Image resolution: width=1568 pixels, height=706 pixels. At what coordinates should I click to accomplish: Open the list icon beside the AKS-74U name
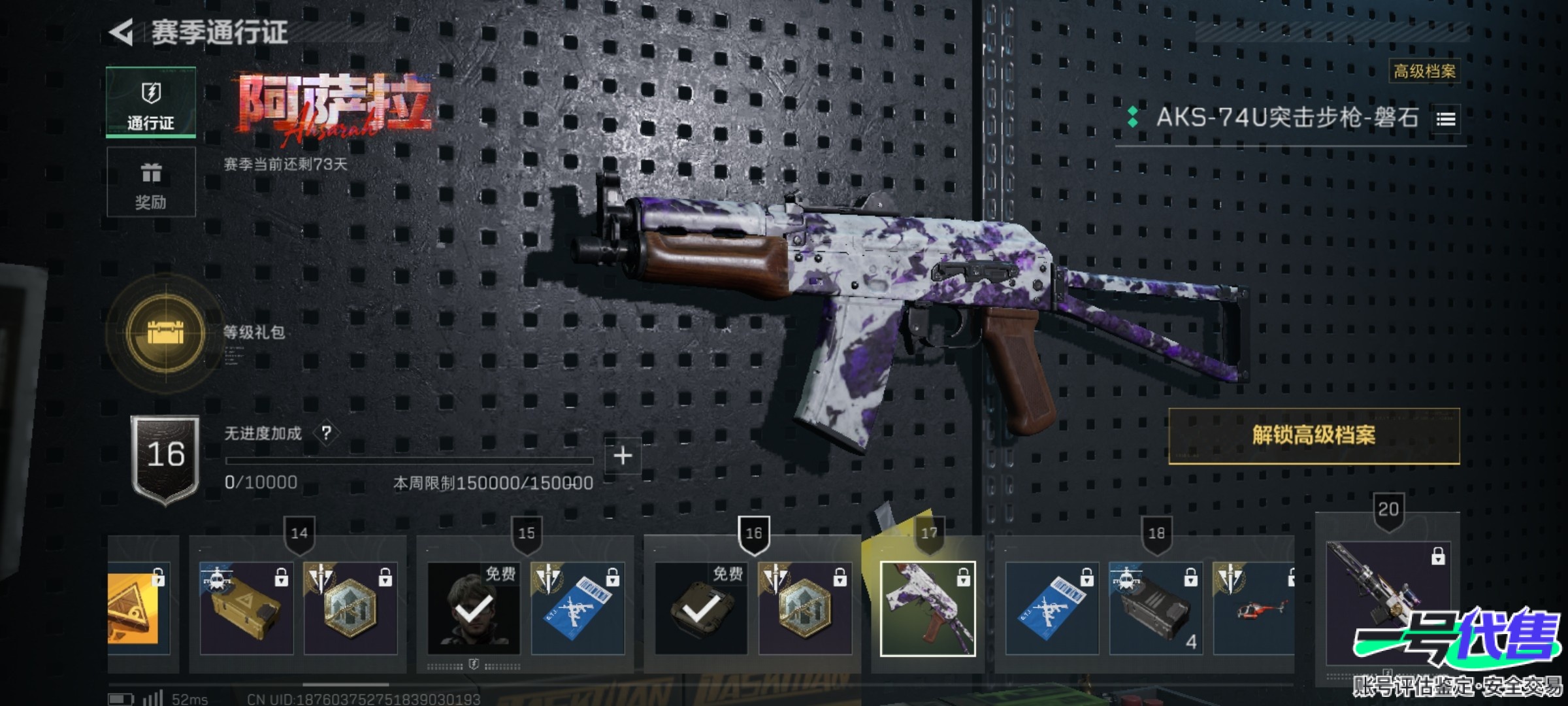(x=1445, y=119)
